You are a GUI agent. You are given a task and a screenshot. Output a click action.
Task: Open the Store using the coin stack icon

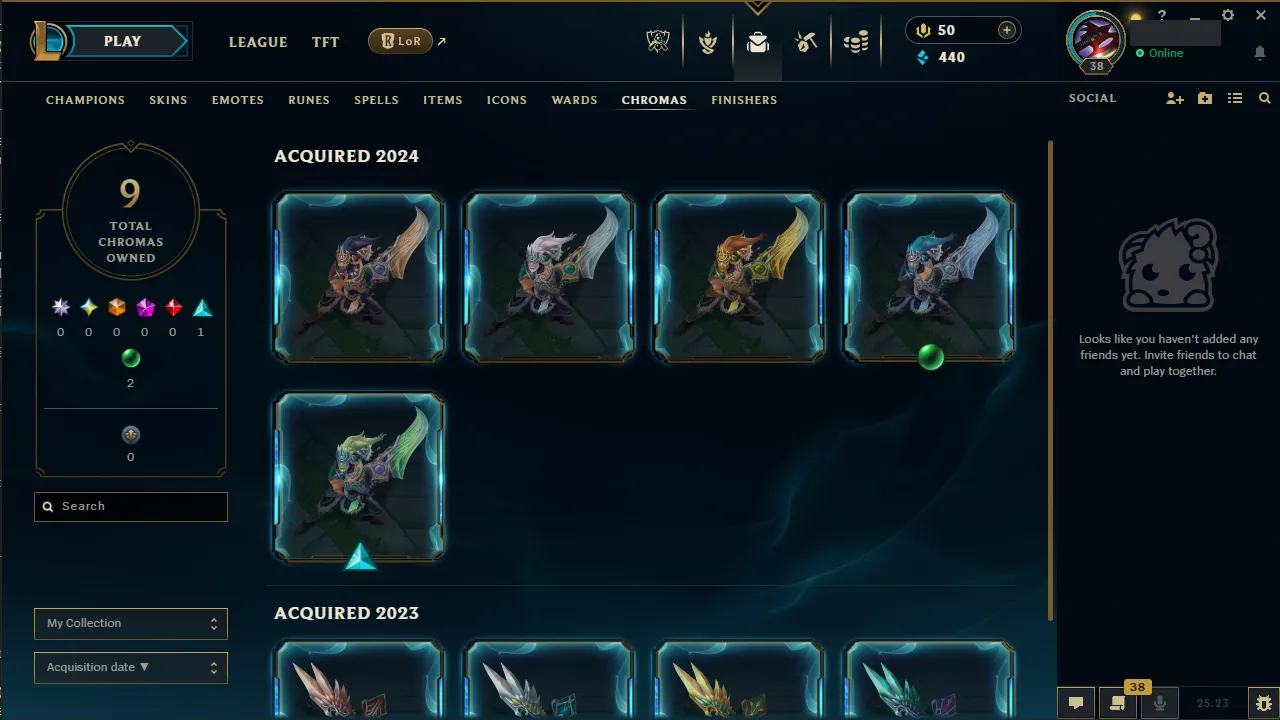coord(856,42)
